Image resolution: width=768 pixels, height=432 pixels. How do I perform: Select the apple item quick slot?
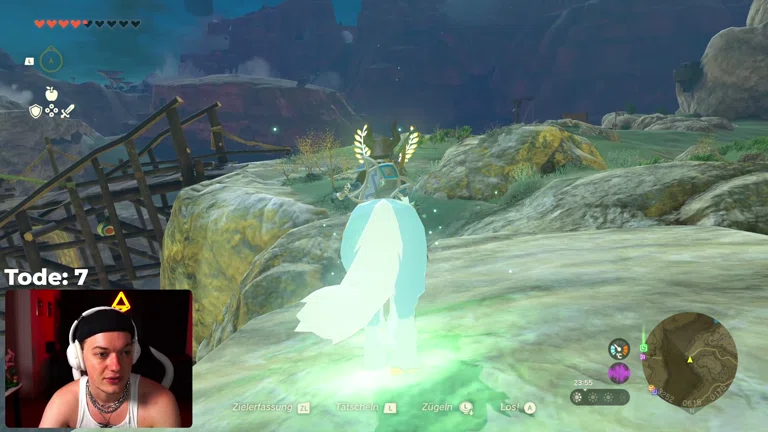51,94
